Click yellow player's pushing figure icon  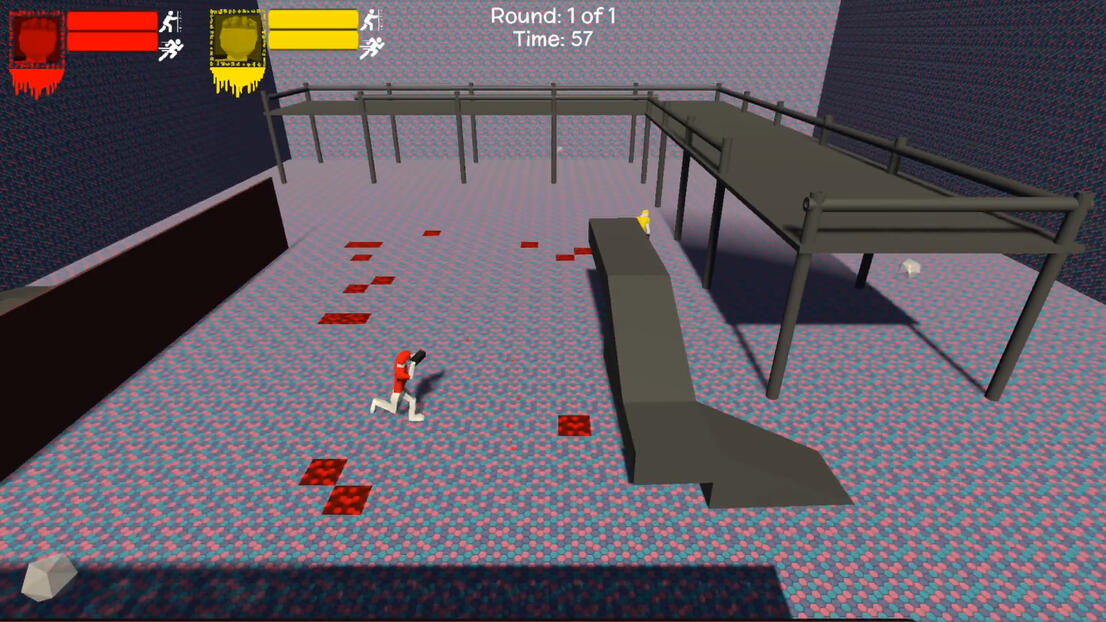pos(371,19)
